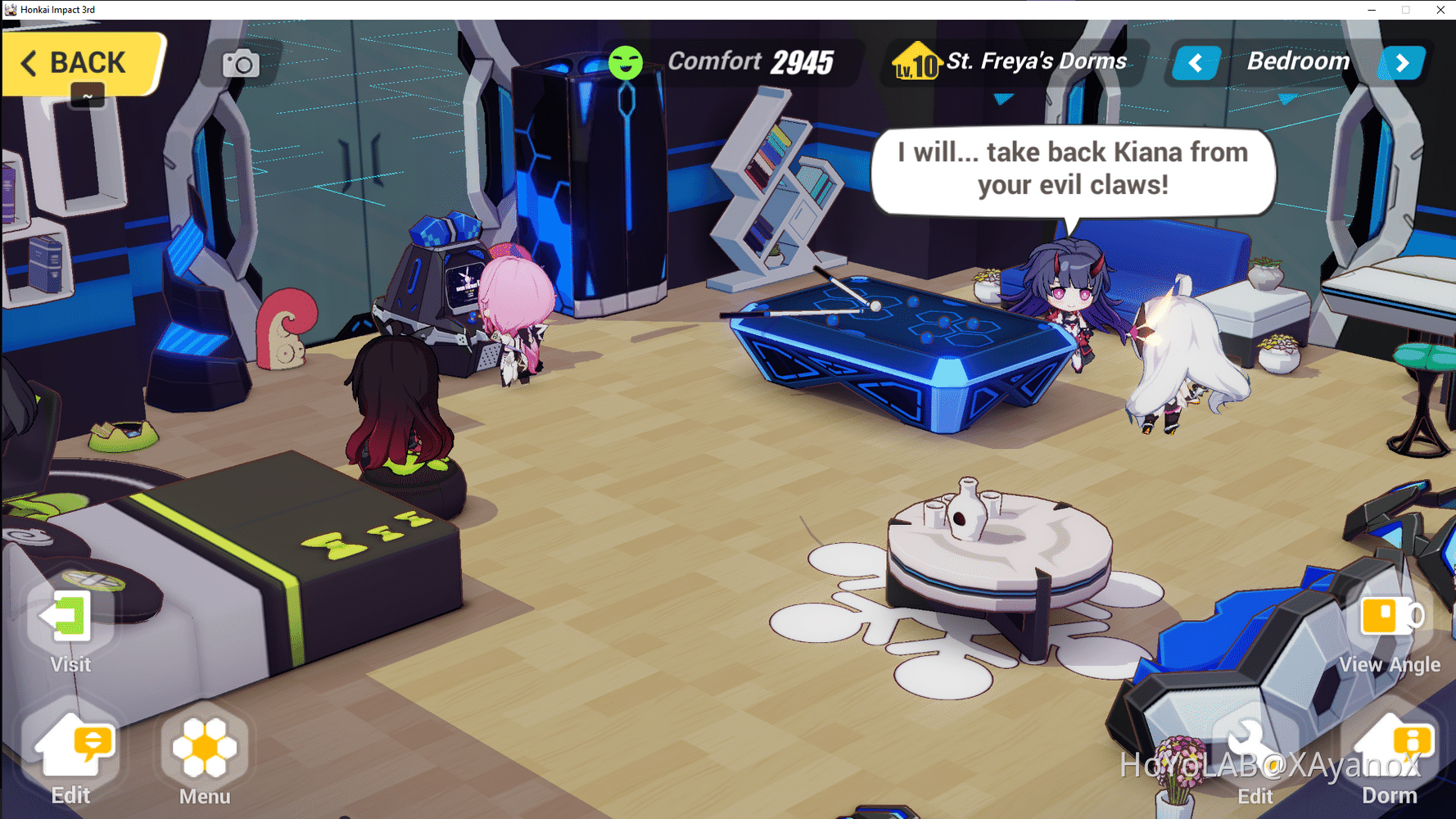
Task: Click the Honkai Impact 3rd title bar icon
Action: point(10,10)
